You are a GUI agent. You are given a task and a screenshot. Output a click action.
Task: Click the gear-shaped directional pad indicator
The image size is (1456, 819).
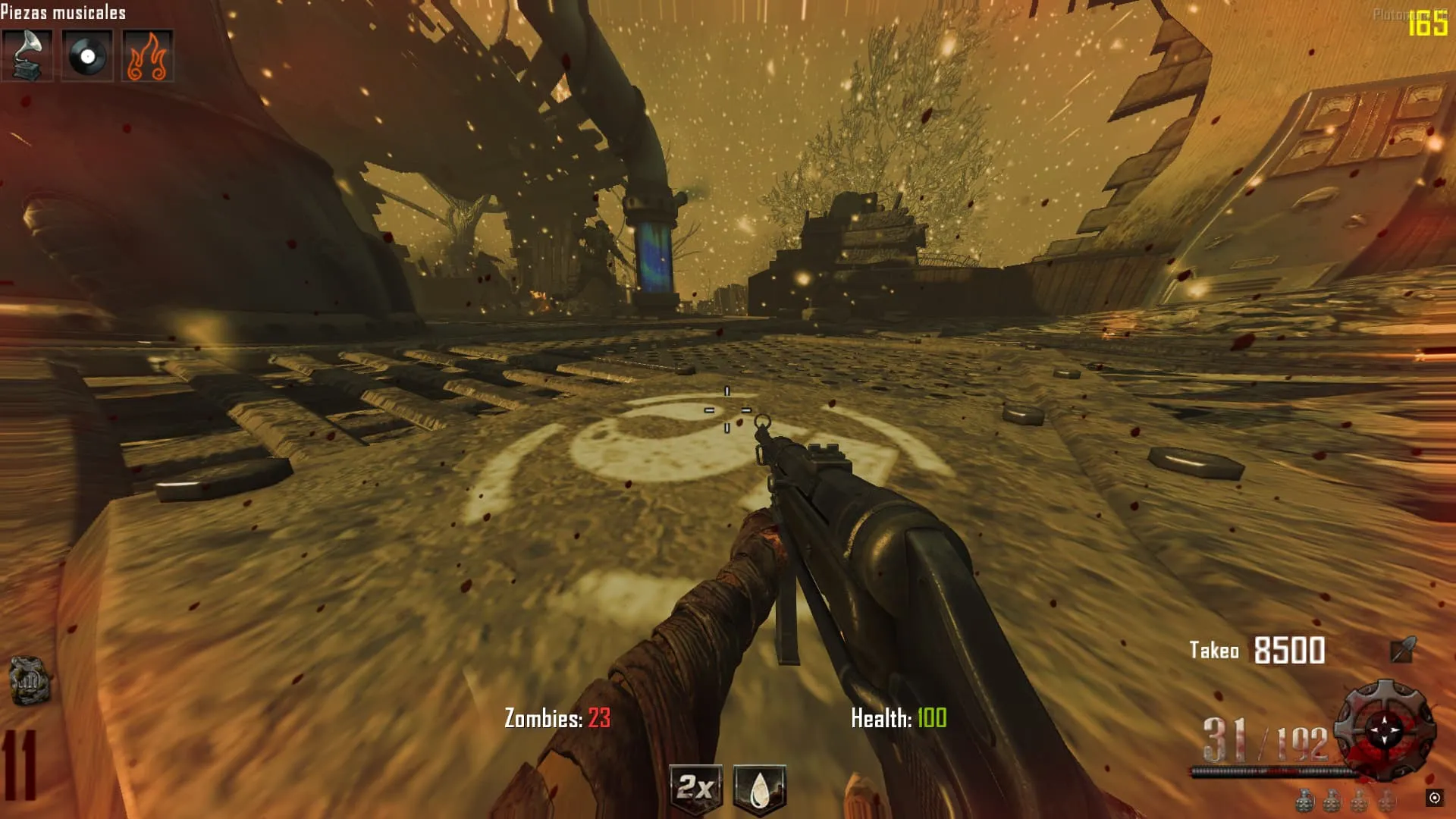point(1385,729)
